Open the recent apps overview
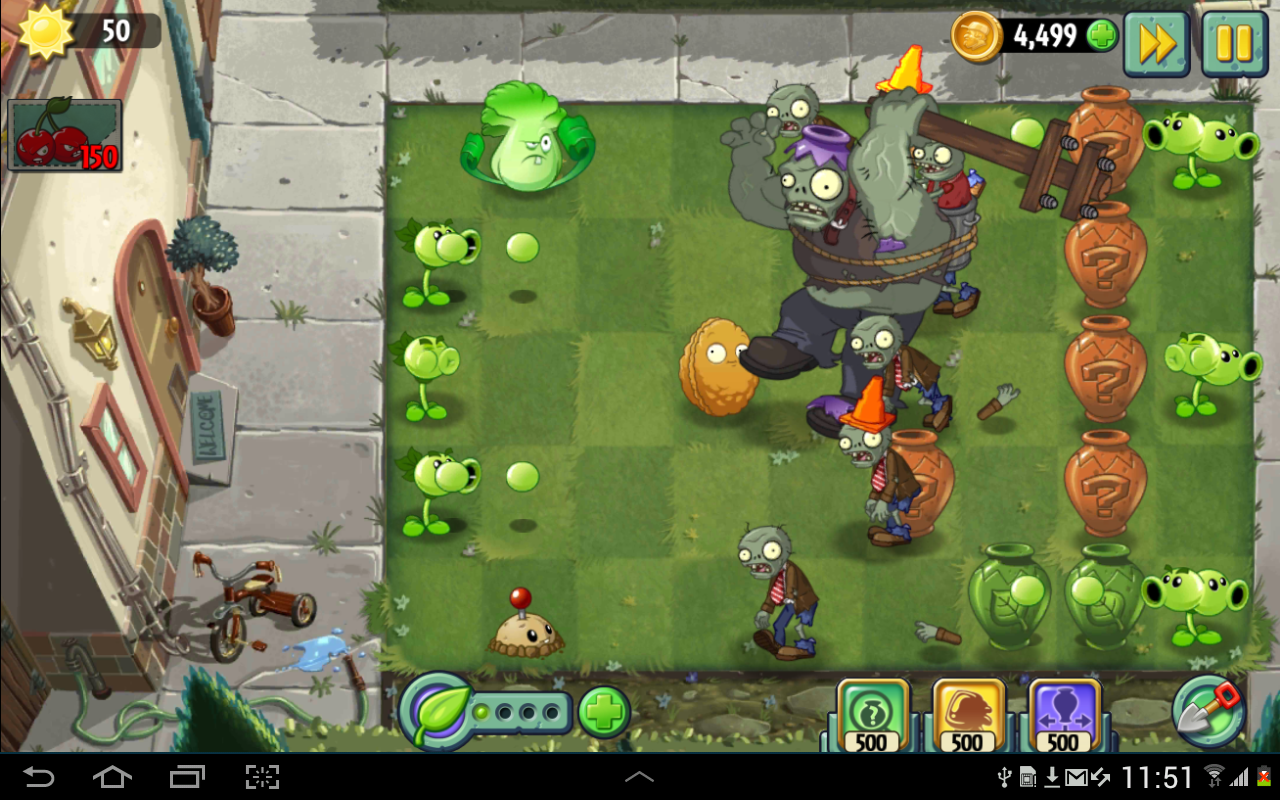This screenshot has height=800, width=1280. point(187,776)
